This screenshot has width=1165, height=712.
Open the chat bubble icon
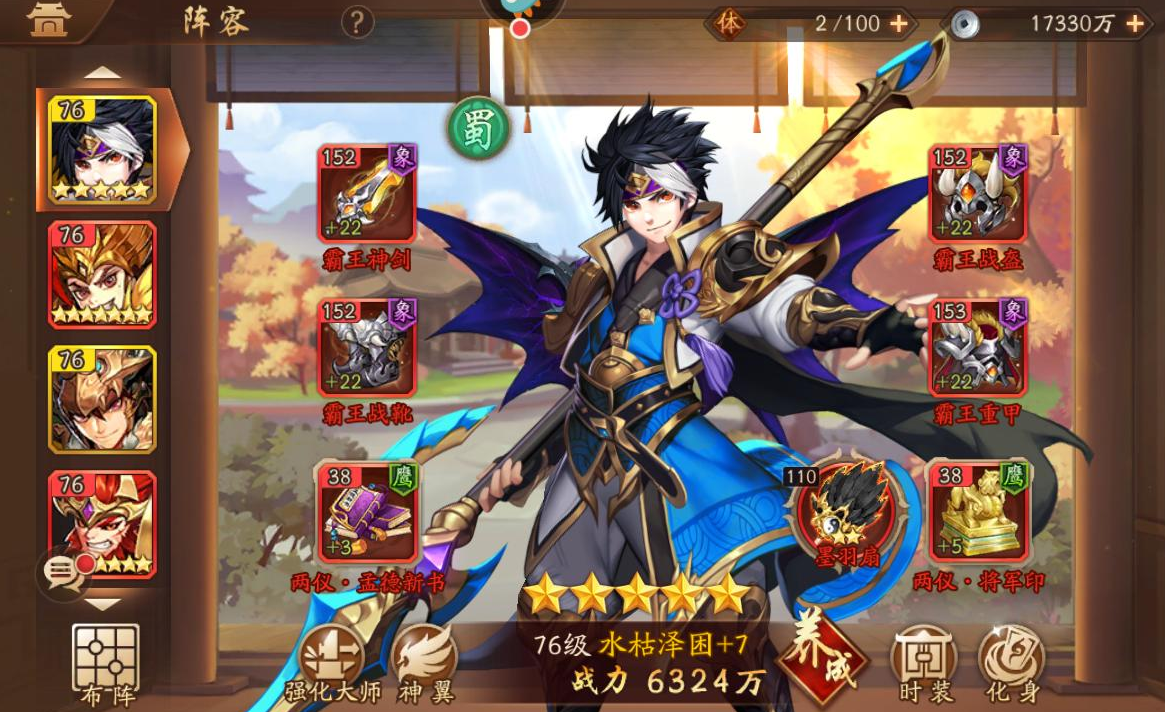tap(64, 573)
